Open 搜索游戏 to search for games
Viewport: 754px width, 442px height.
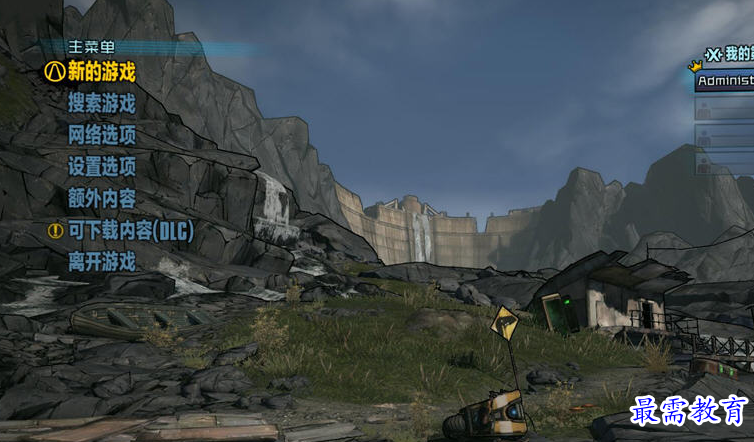pyautogui.click(x=101, y=103)
